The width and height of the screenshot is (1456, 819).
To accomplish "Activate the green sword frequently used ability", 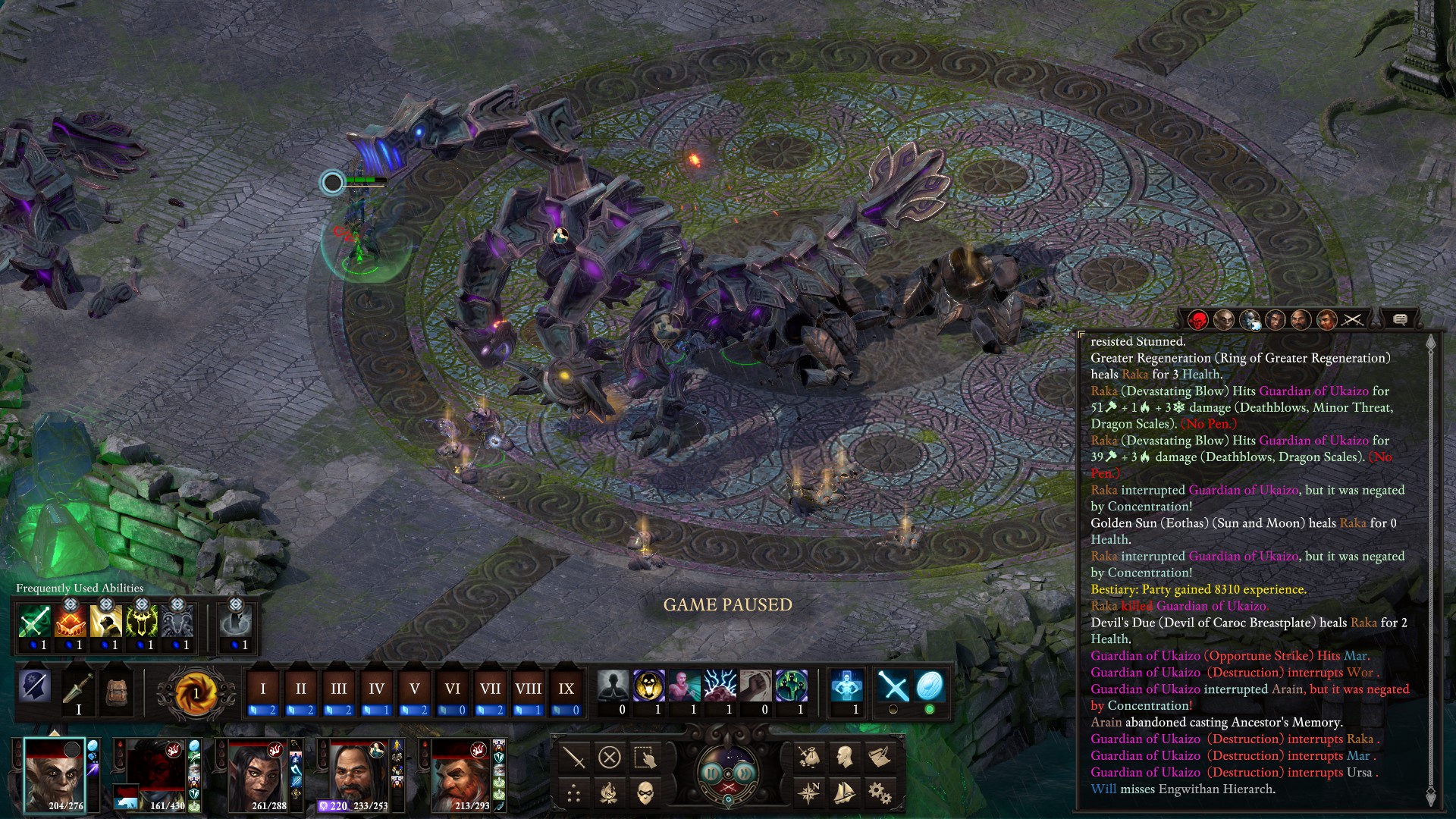I will tap(34, 623).
